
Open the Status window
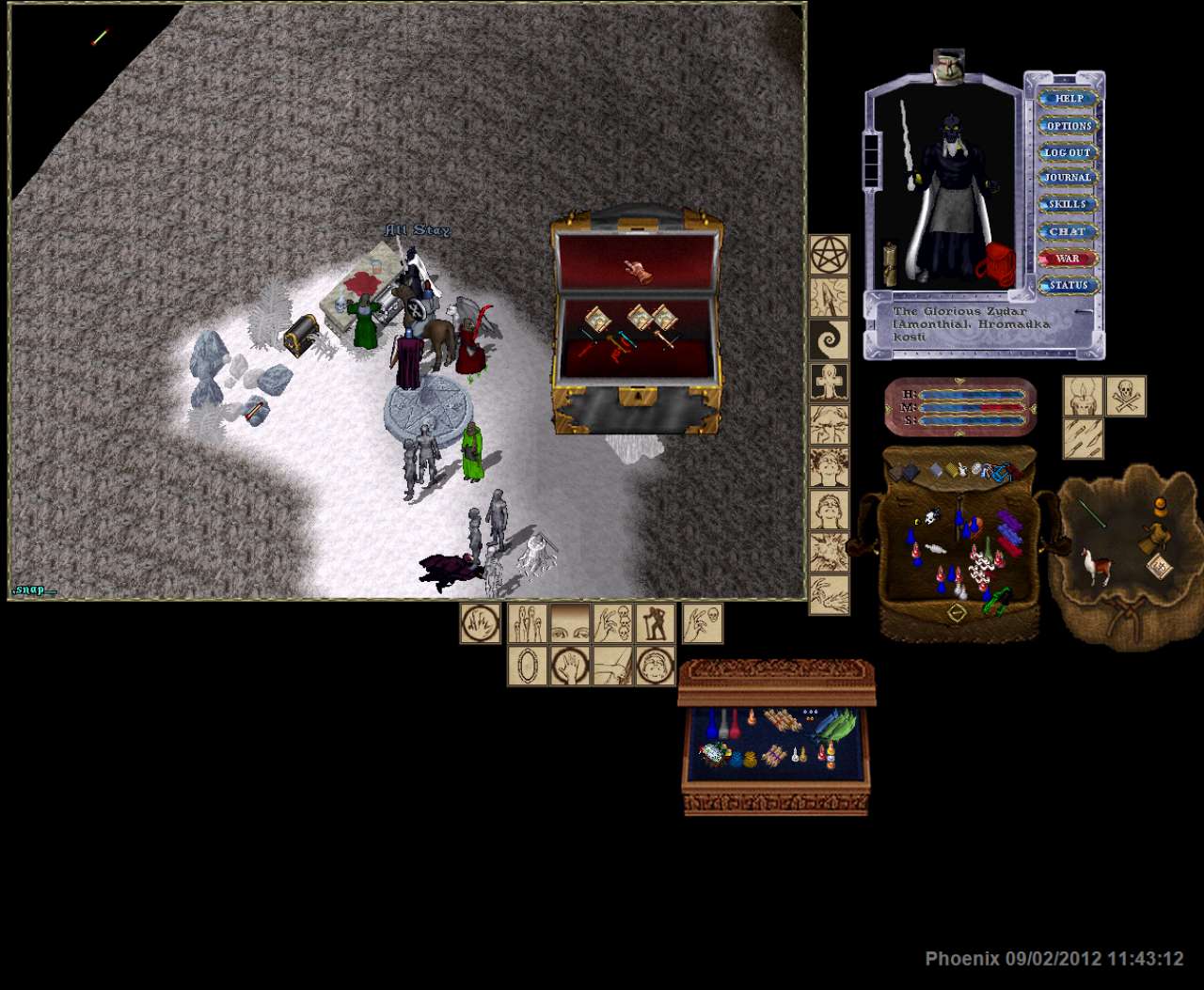point(1069,285)
